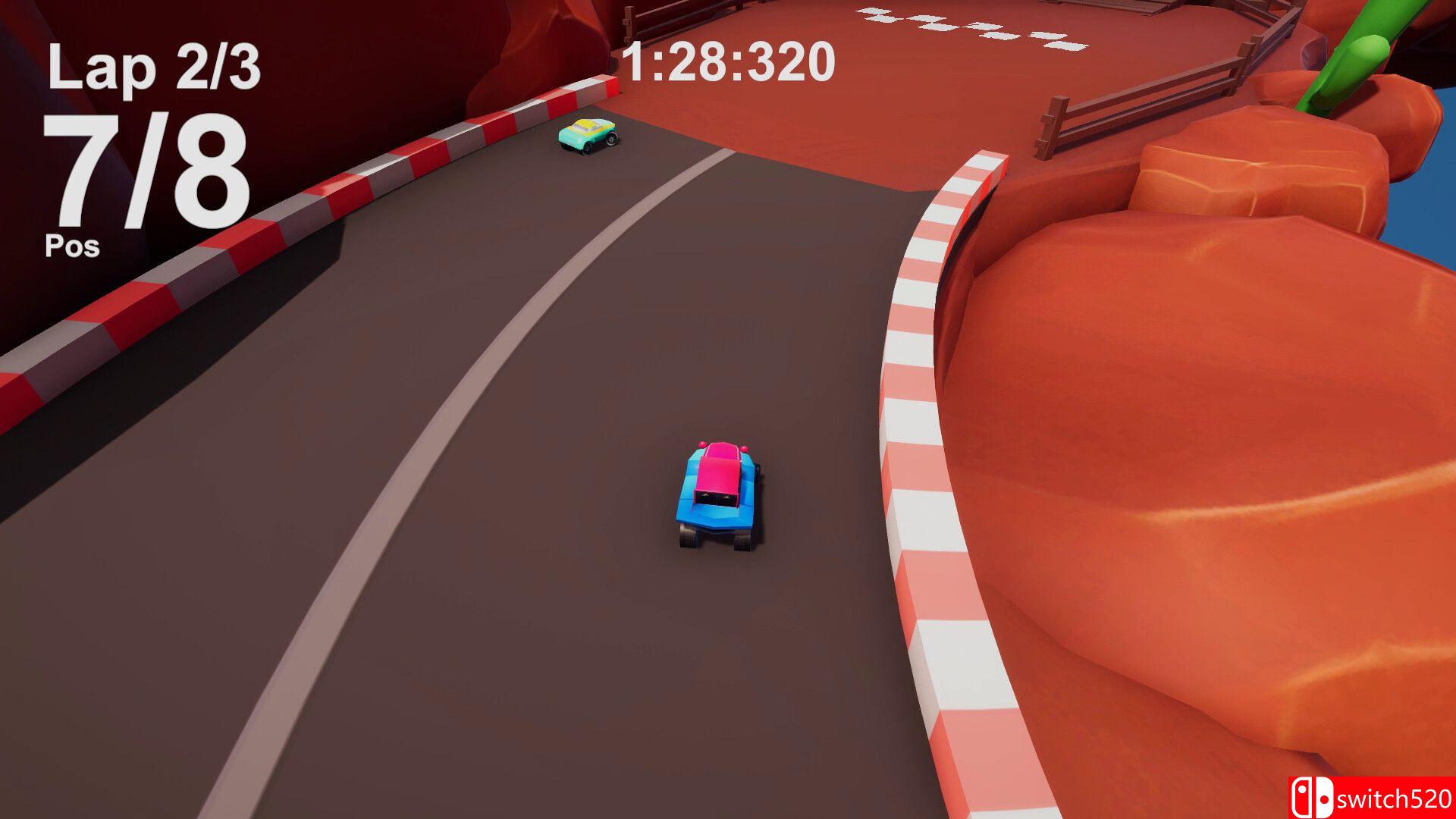The width and height of the screenshot is (1456, 819).
Task: Click the switch520 Nintendo Switch logo icon
Action: [x=1311, y=798]
